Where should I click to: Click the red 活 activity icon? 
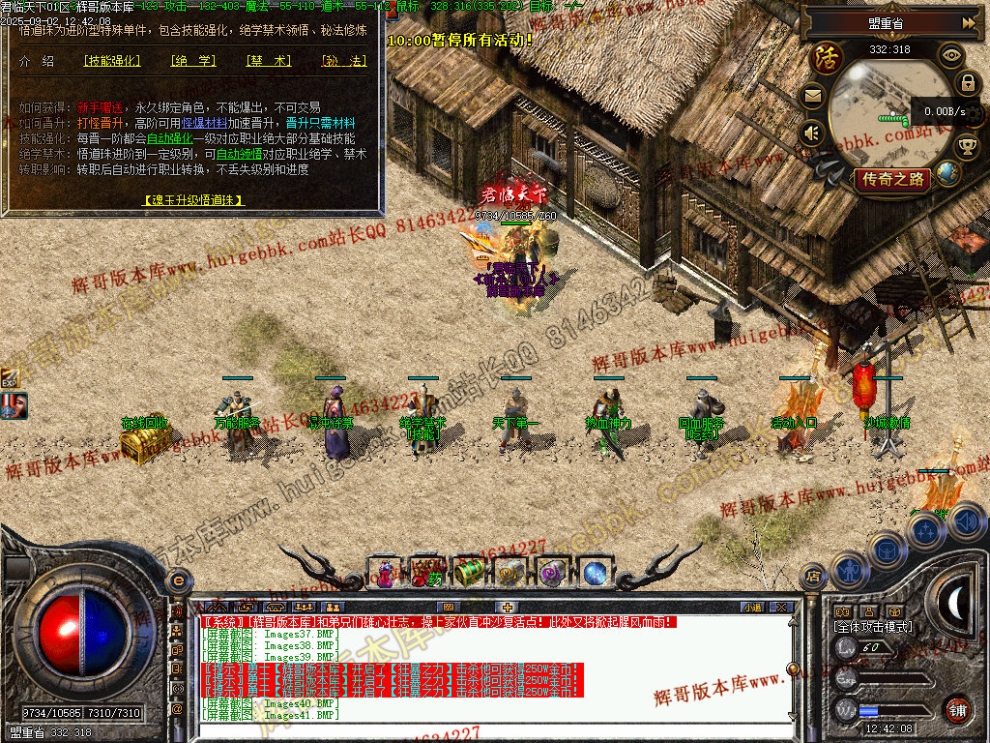828,57
